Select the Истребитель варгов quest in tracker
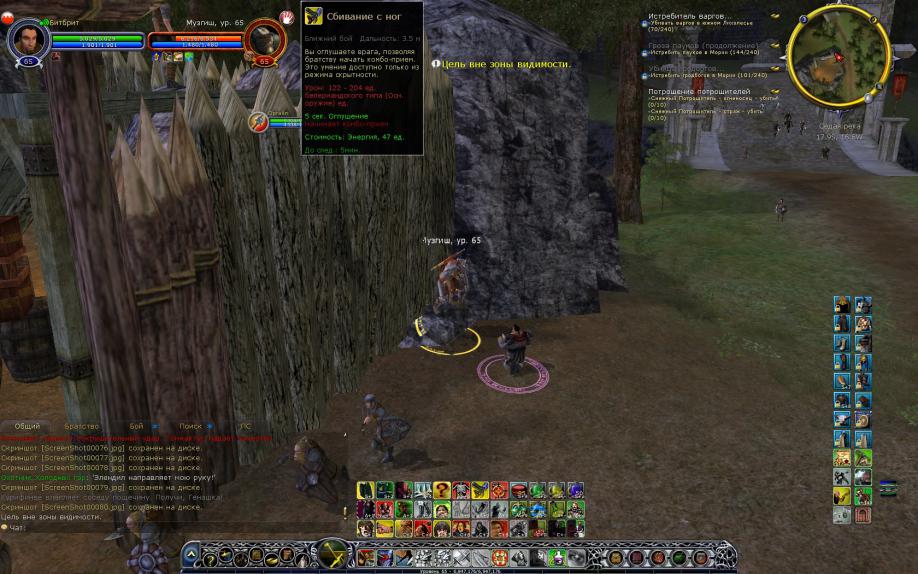The width and height of the screenshot is (918, 574). [690, 17]
